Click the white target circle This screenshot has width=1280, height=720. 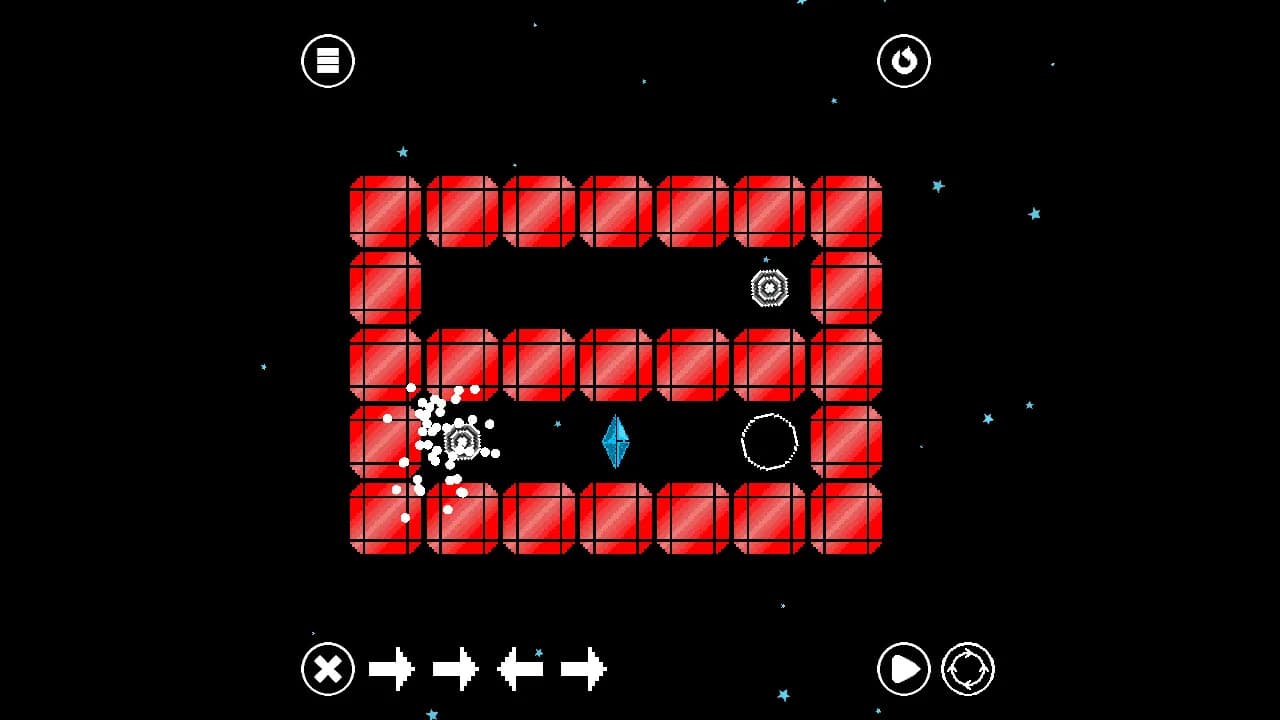(768, 442)
